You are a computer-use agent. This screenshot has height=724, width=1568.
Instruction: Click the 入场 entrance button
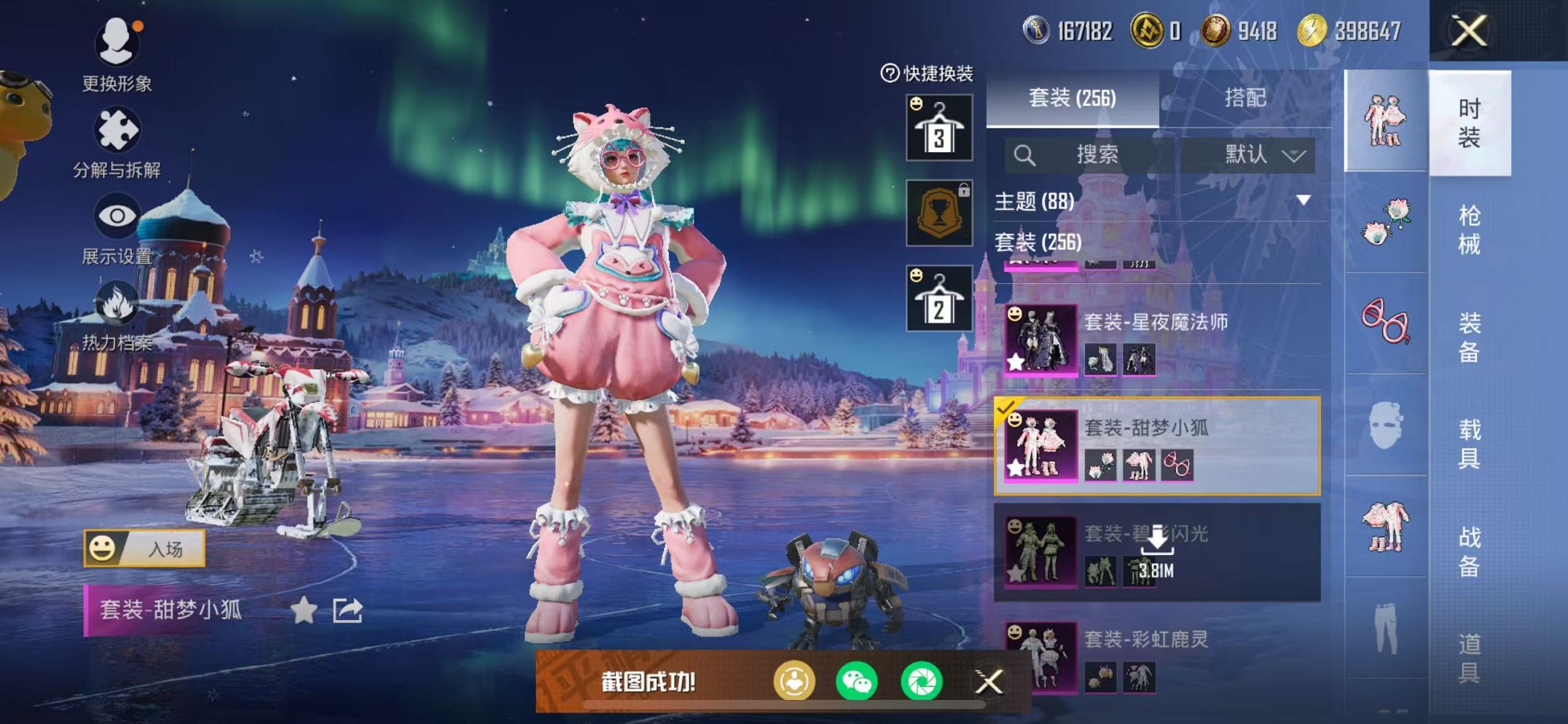(x=145, y=548)
